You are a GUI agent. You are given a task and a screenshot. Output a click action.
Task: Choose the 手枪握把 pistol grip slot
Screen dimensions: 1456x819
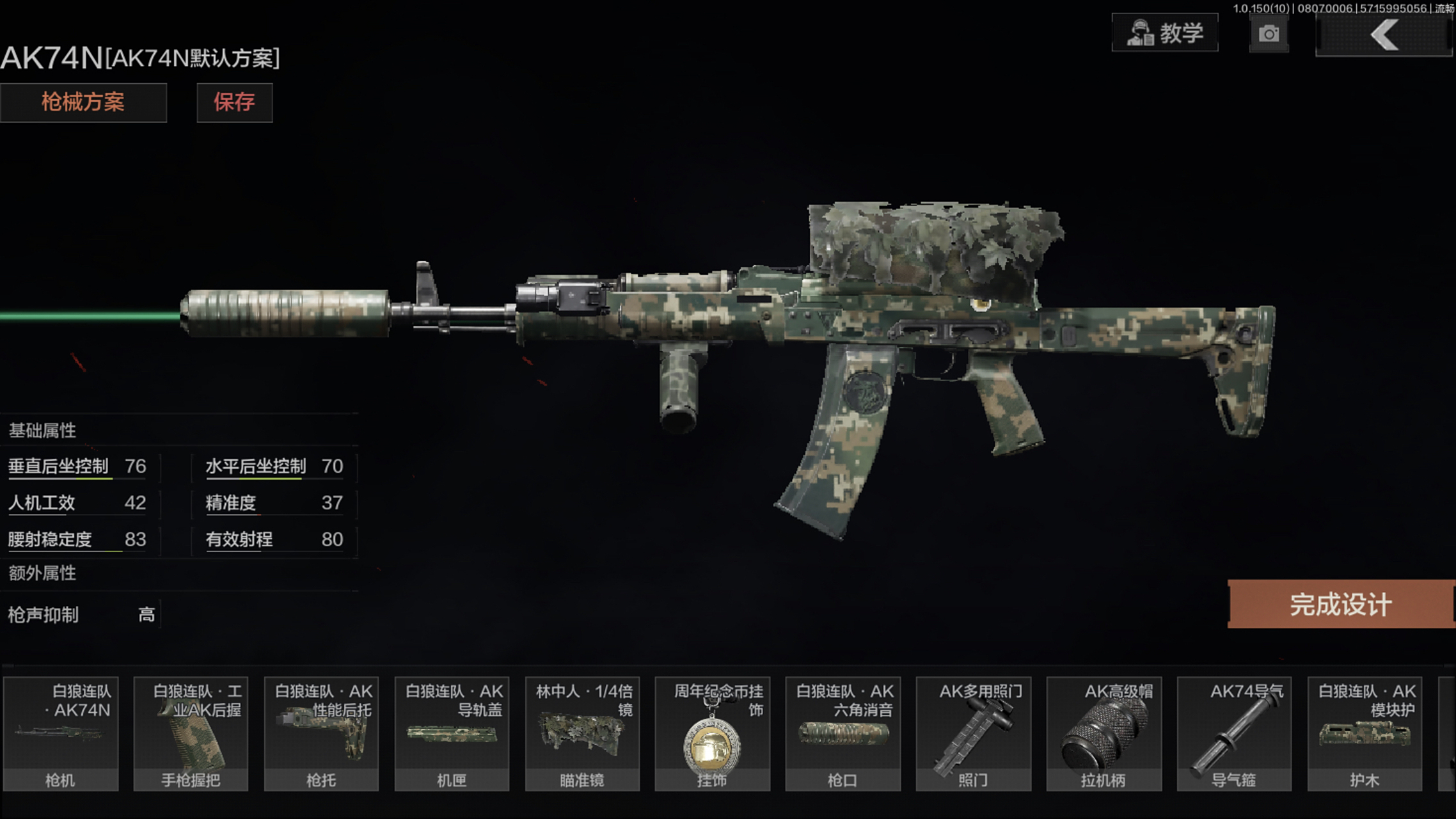pyautogui.click(x=191, y=734)
